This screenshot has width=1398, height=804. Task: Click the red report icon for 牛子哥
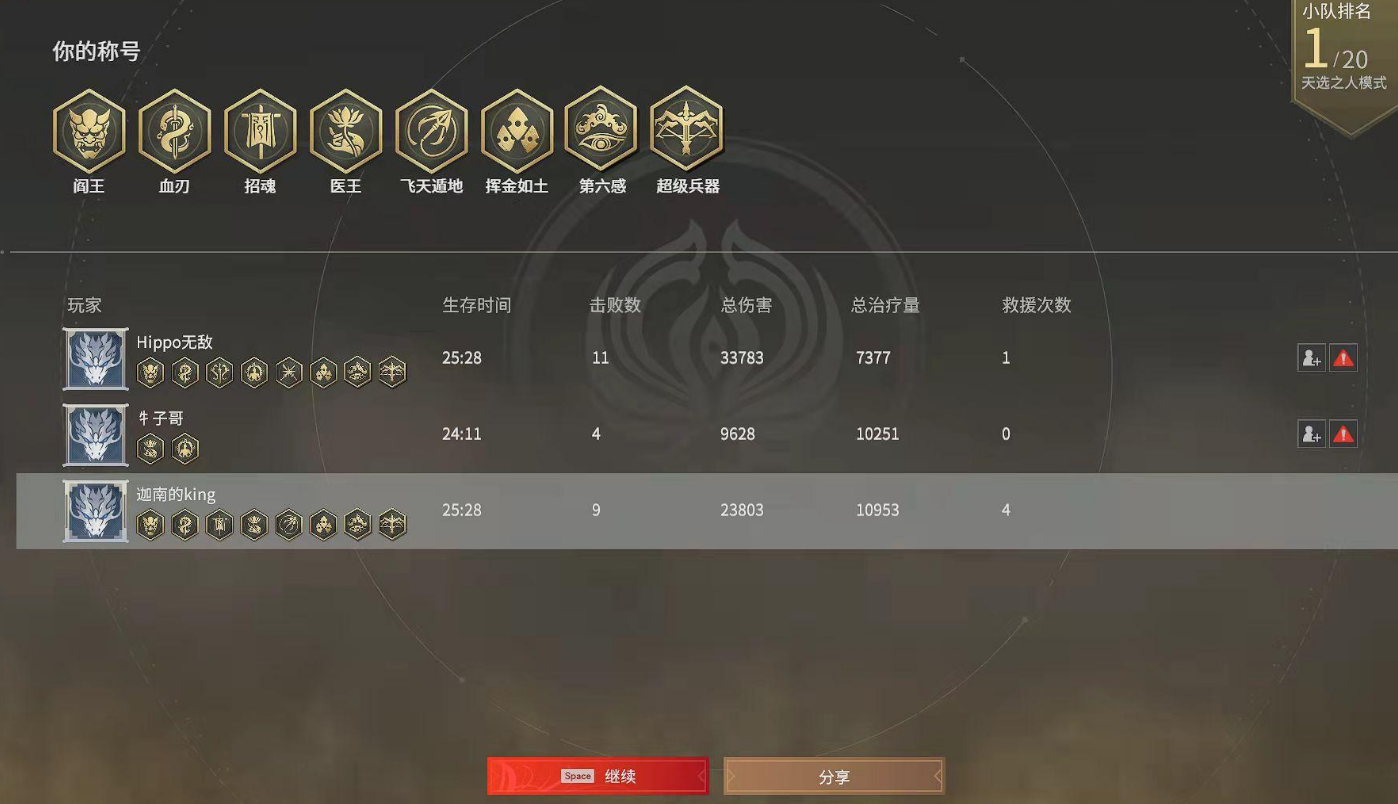coord(1344,434)
